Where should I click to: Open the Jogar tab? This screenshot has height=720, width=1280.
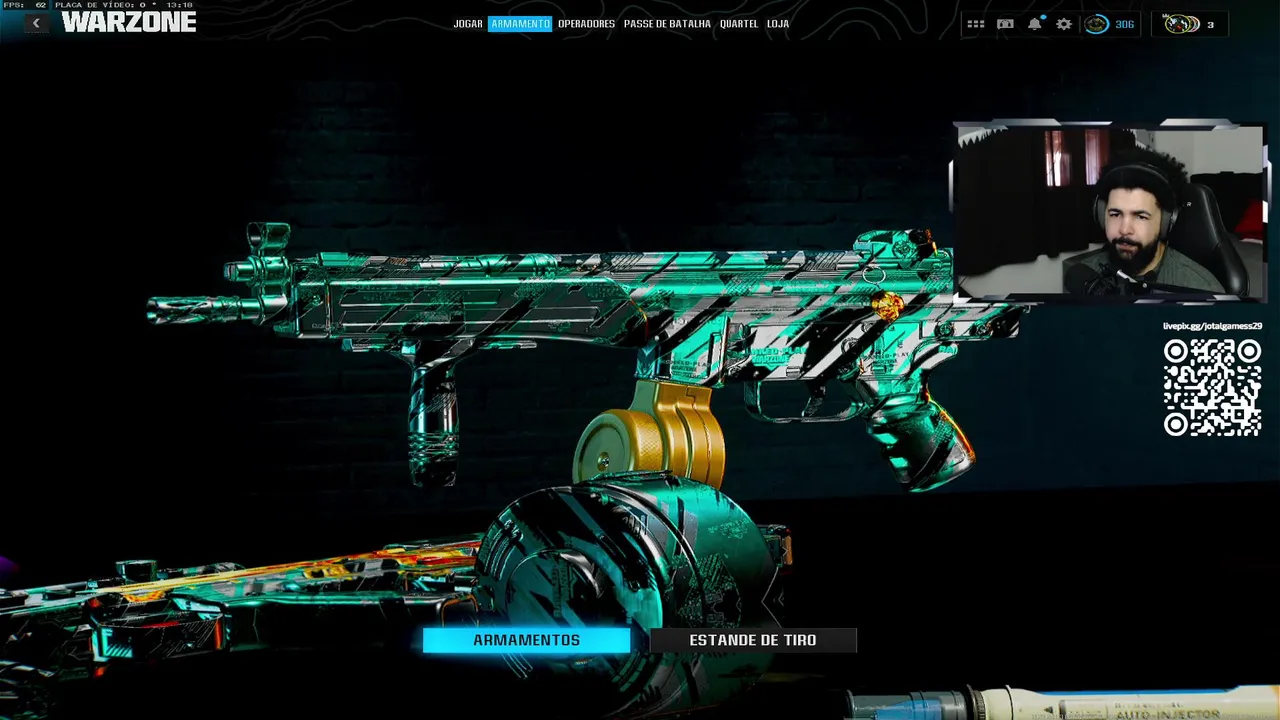[468, 24]
